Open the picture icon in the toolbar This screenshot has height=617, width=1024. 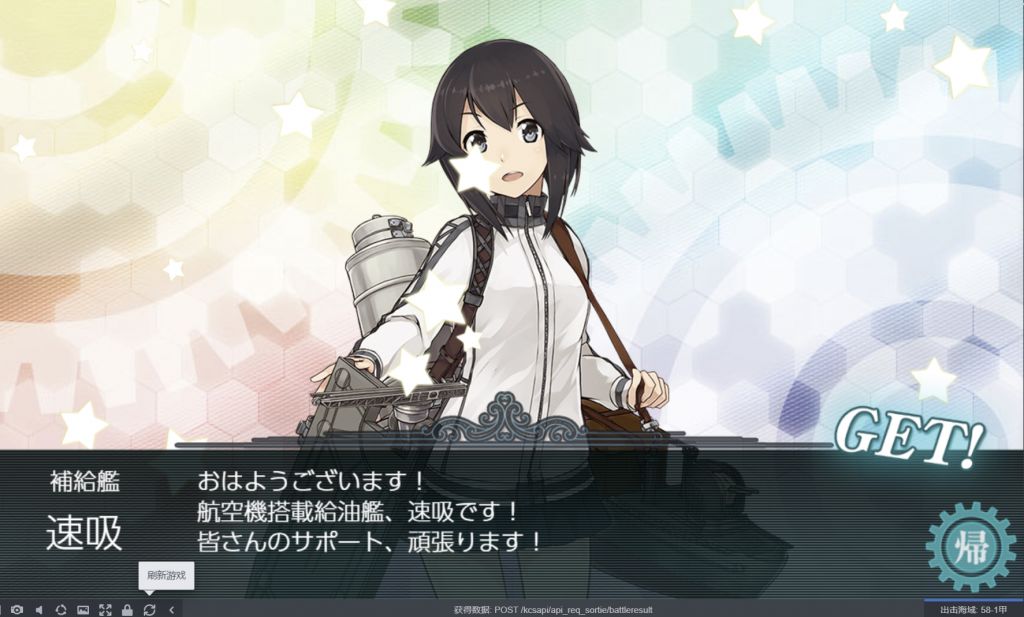(x=83, y=609)
